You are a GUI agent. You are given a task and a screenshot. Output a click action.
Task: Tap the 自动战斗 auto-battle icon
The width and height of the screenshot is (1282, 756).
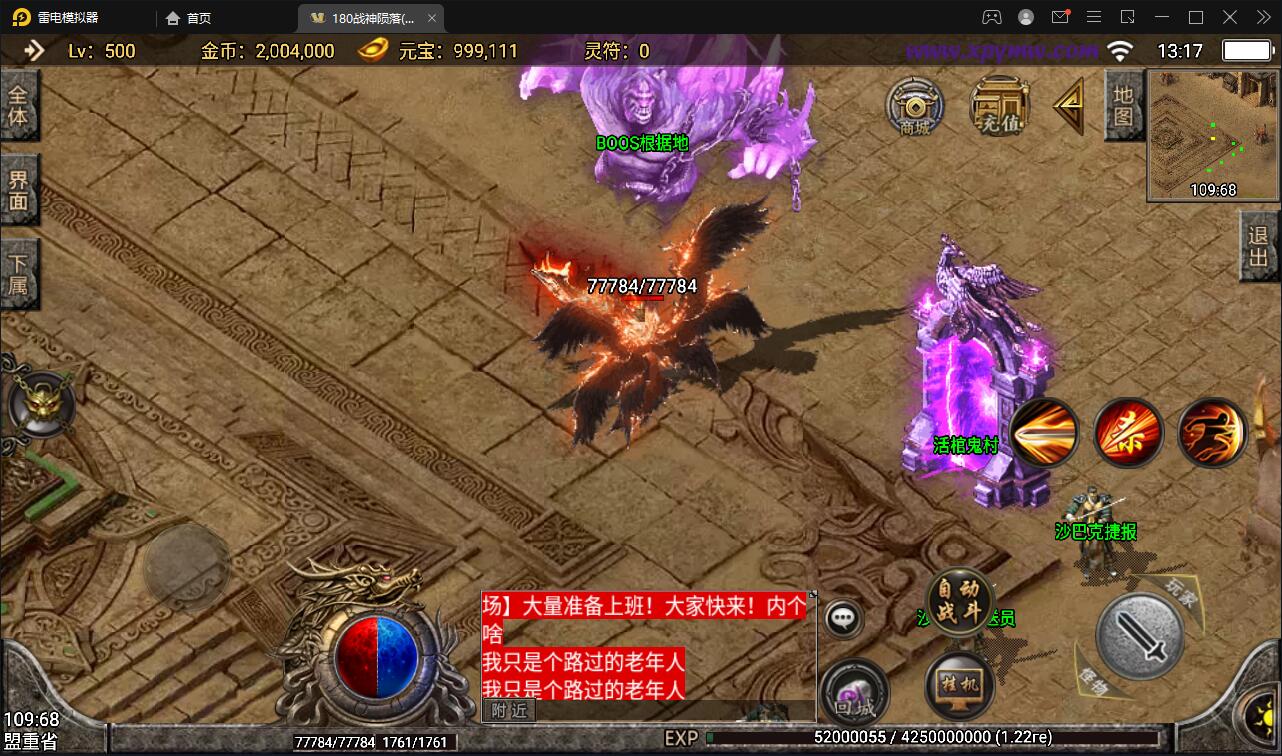tap(958, 600)
